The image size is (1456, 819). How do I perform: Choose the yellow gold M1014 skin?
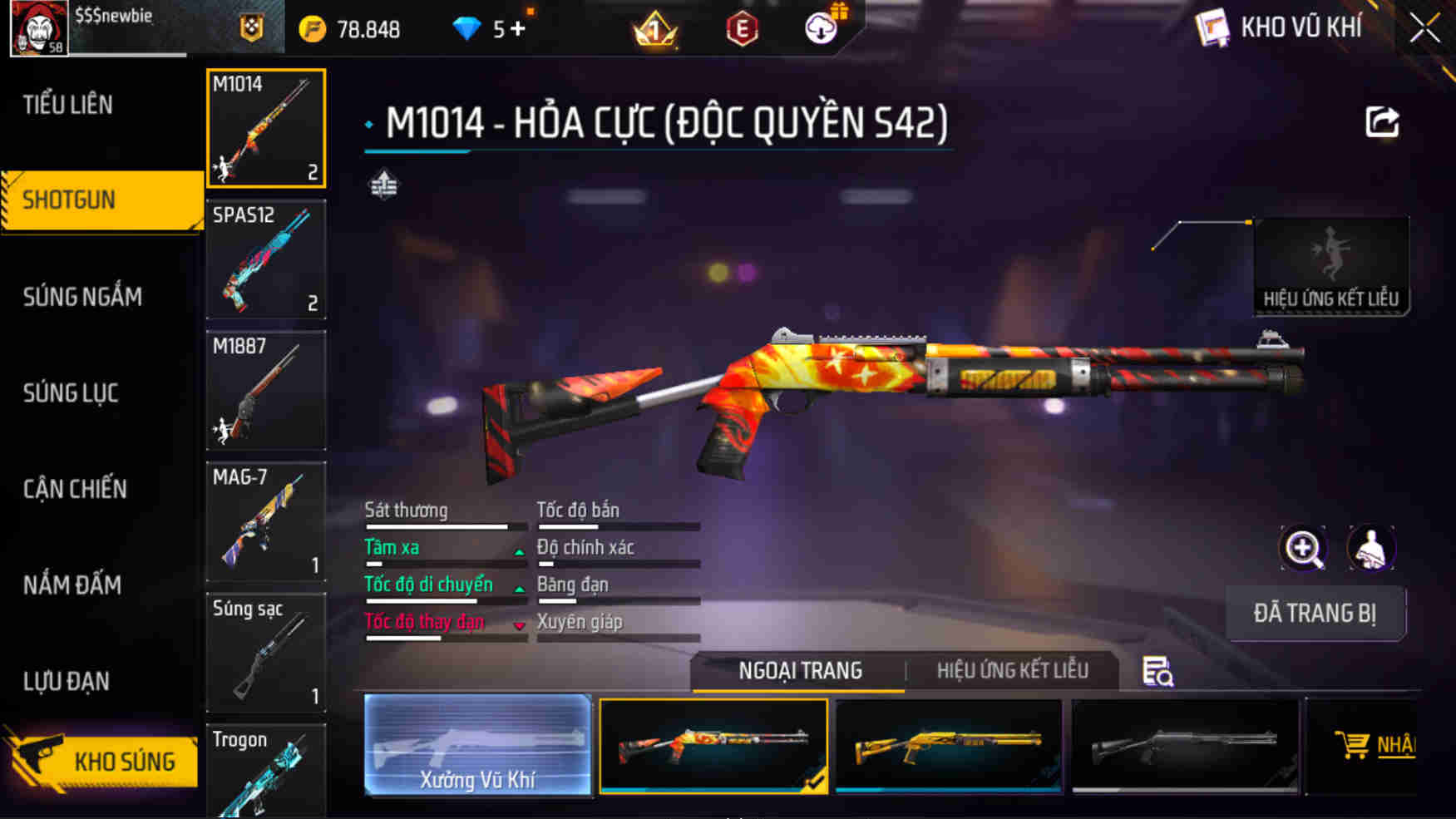(x=949, y=746)
